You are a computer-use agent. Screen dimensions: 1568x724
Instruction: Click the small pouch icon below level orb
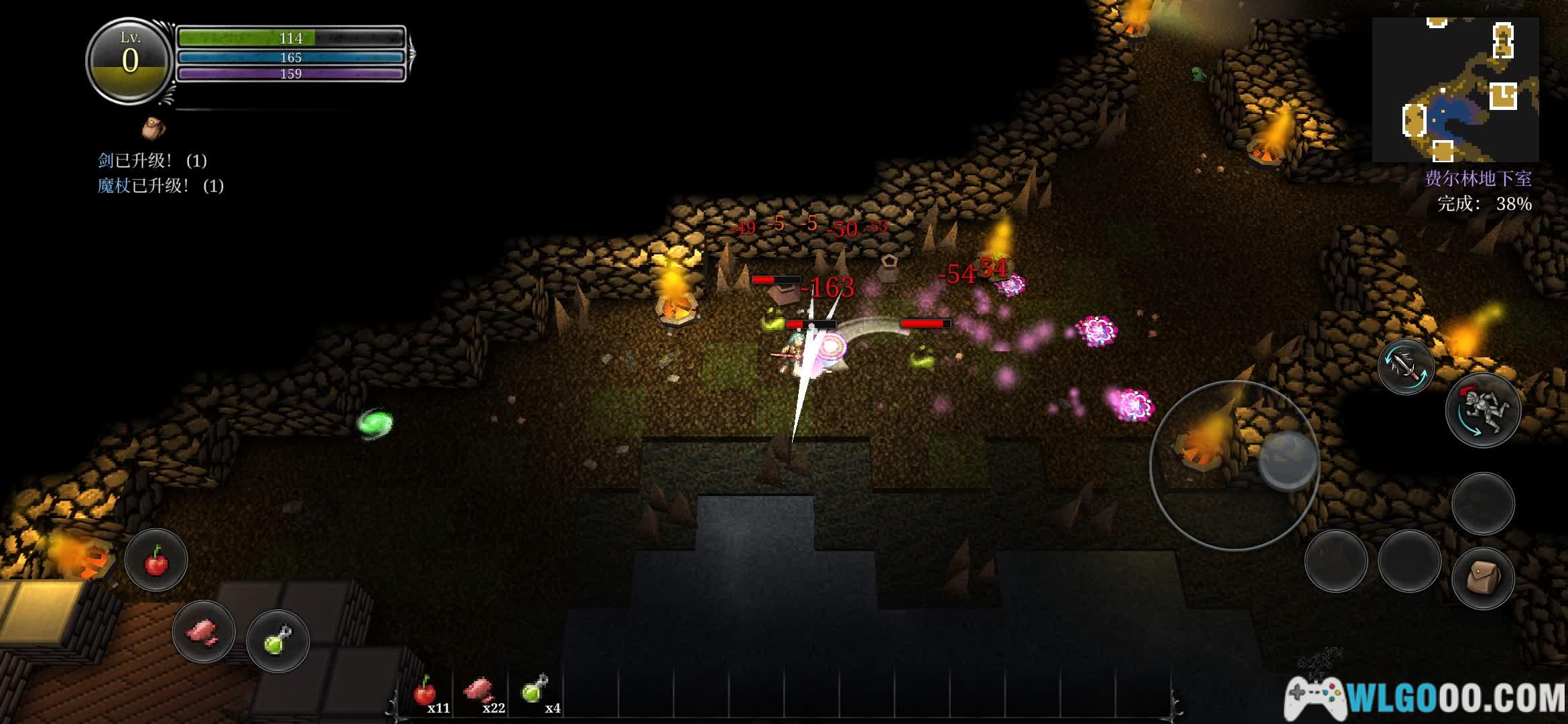tap(153, 128)
